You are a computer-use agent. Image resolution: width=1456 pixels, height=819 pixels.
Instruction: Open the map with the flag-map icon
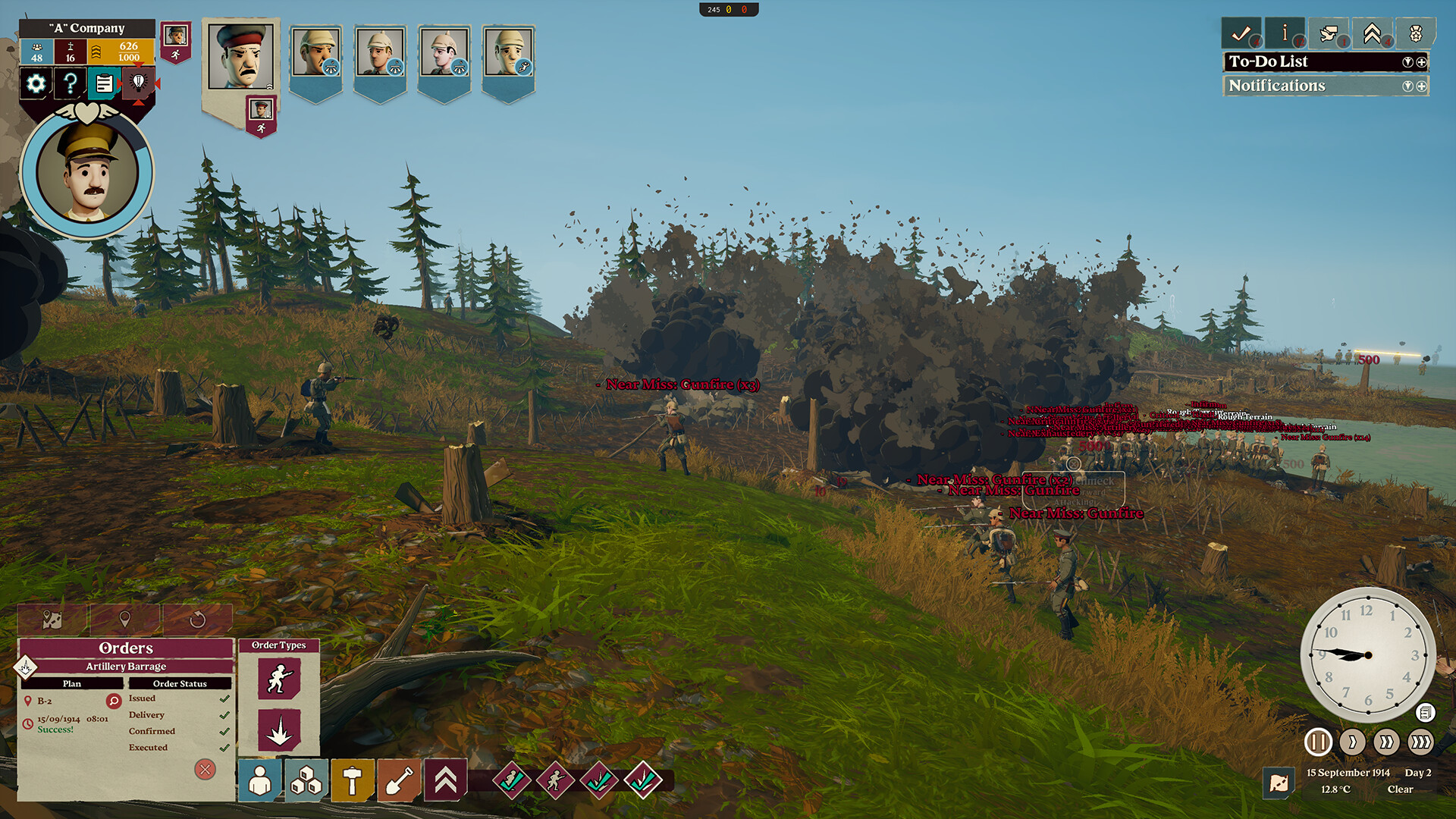[x=1279, y=783]
